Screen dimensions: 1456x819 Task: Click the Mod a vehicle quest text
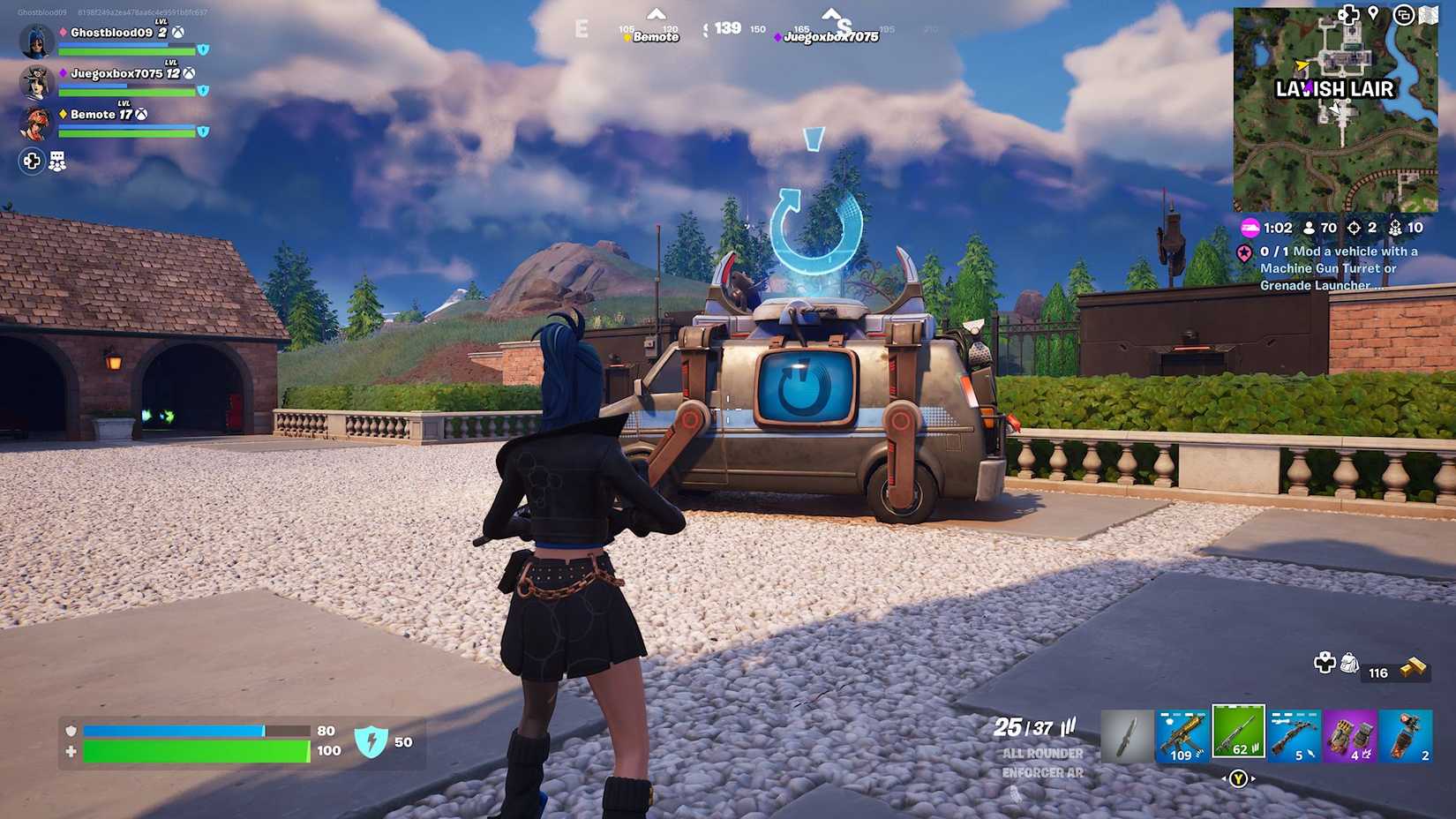1328,268
